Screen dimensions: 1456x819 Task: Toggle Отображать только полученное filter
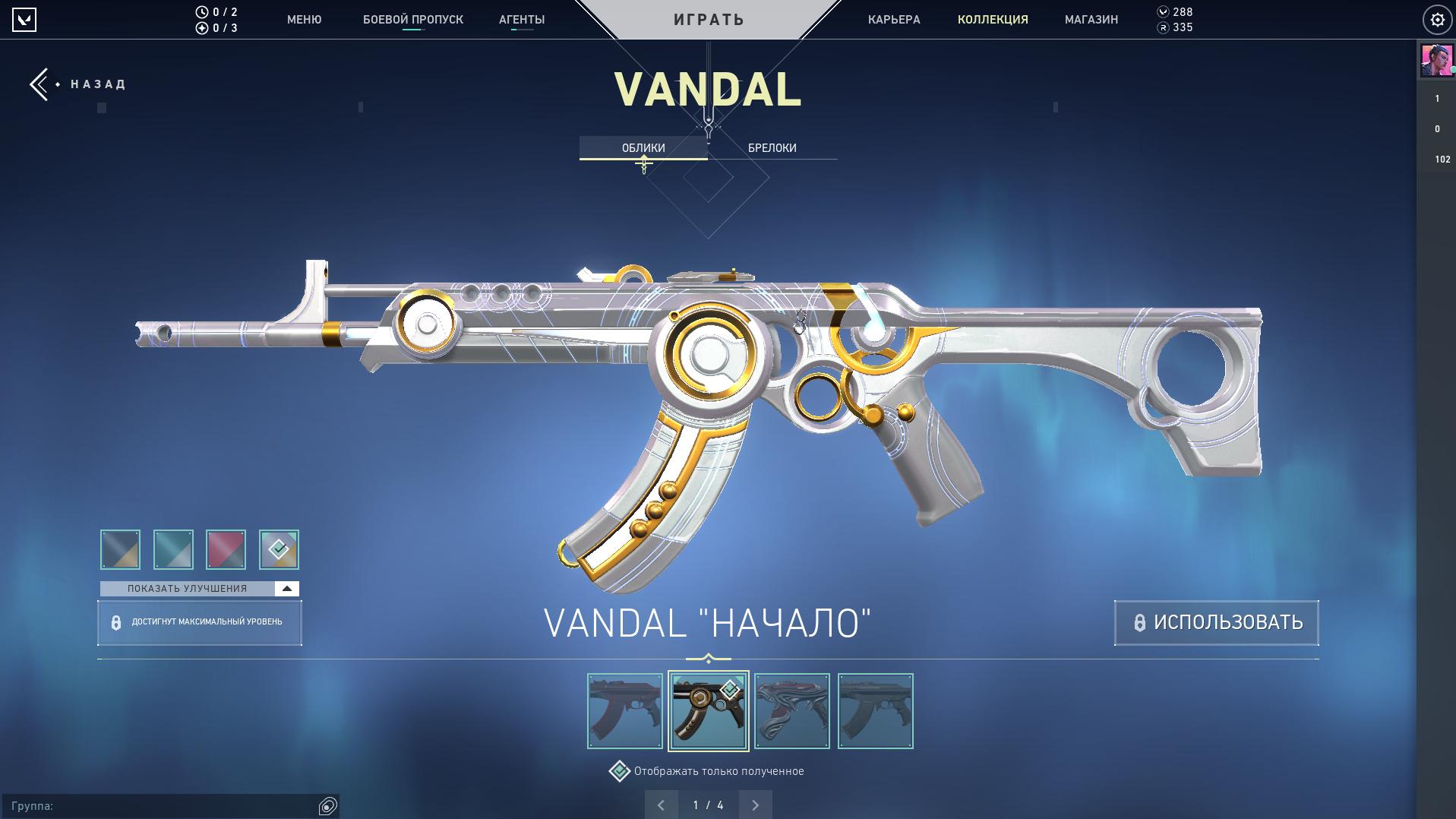[x=620, y=771]
